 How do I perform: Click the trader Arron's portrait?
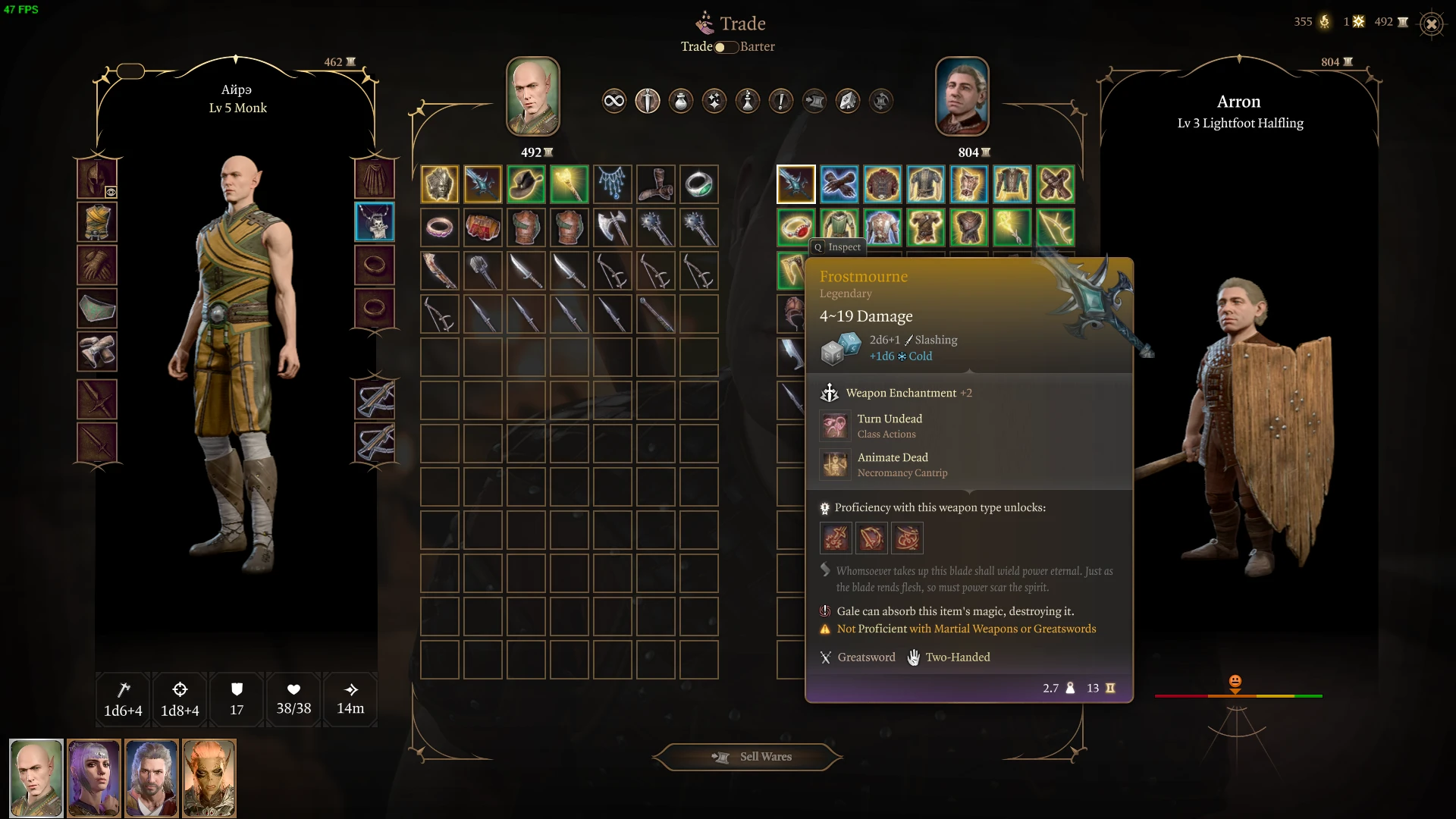962,96
